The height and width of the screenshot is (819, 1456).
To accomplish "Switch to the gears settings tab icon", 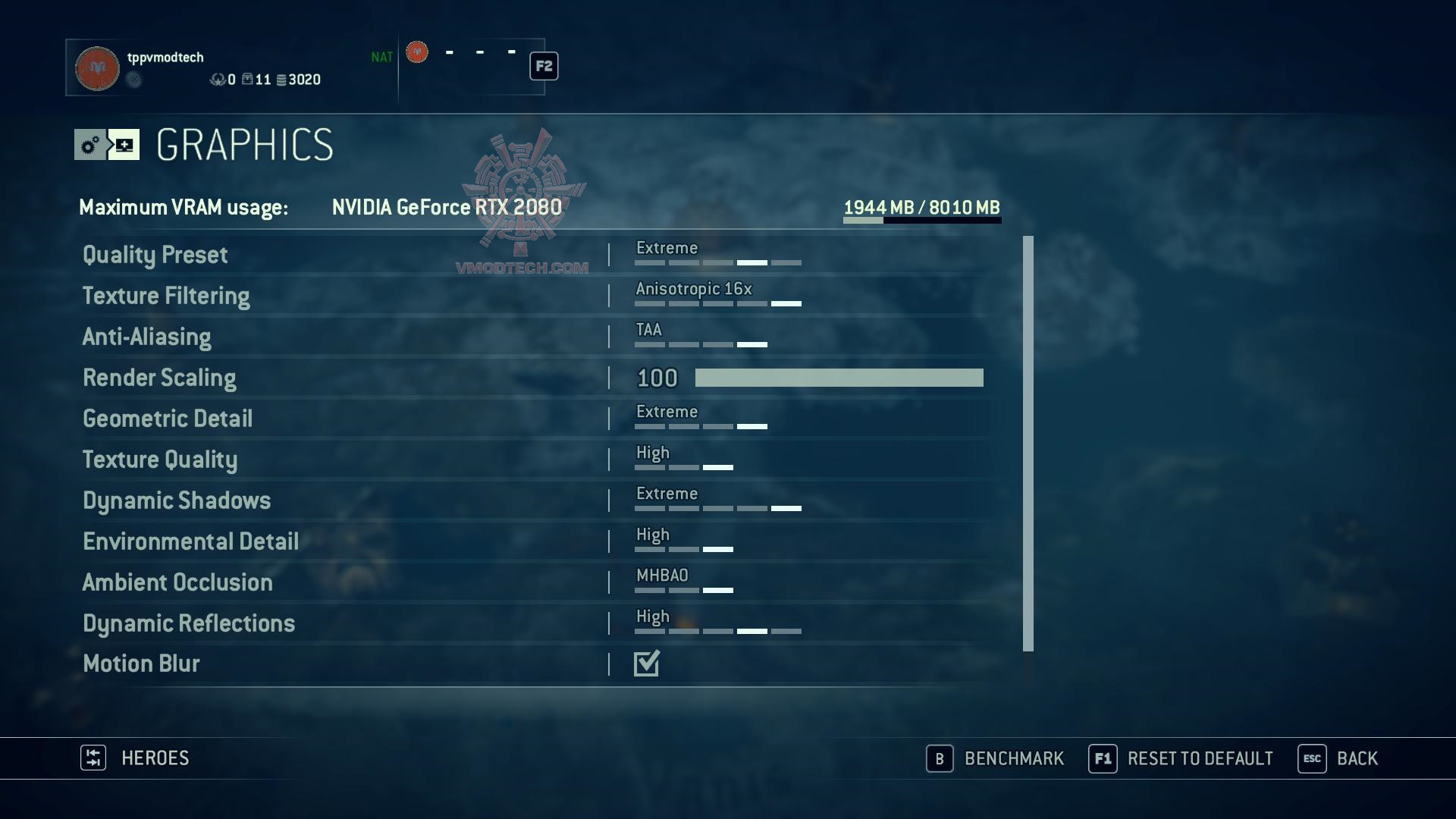I will click(x=90, y=145).
